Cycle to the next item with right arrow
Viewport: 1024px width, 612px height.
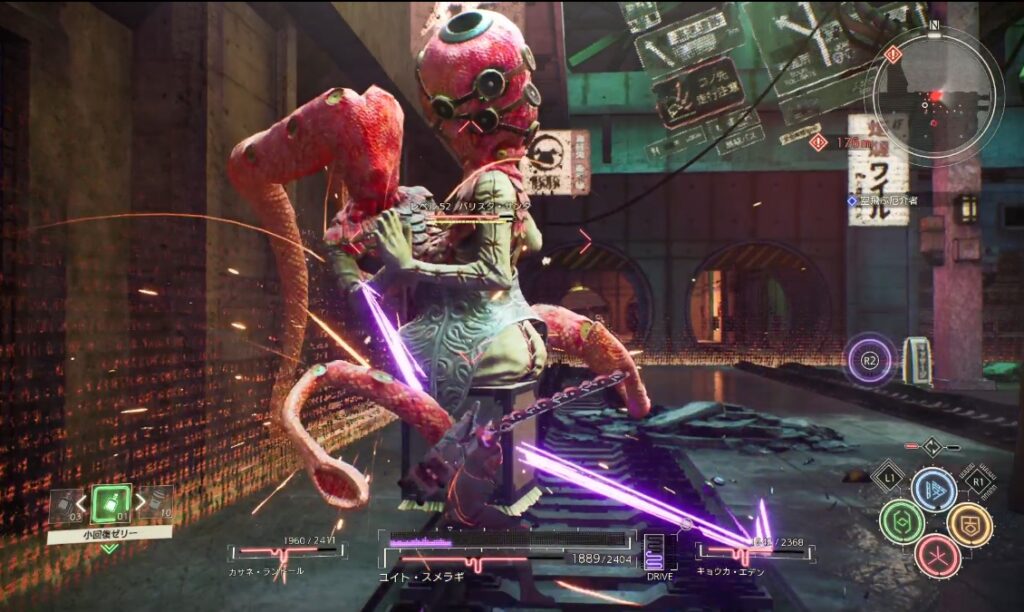point(141,502)
